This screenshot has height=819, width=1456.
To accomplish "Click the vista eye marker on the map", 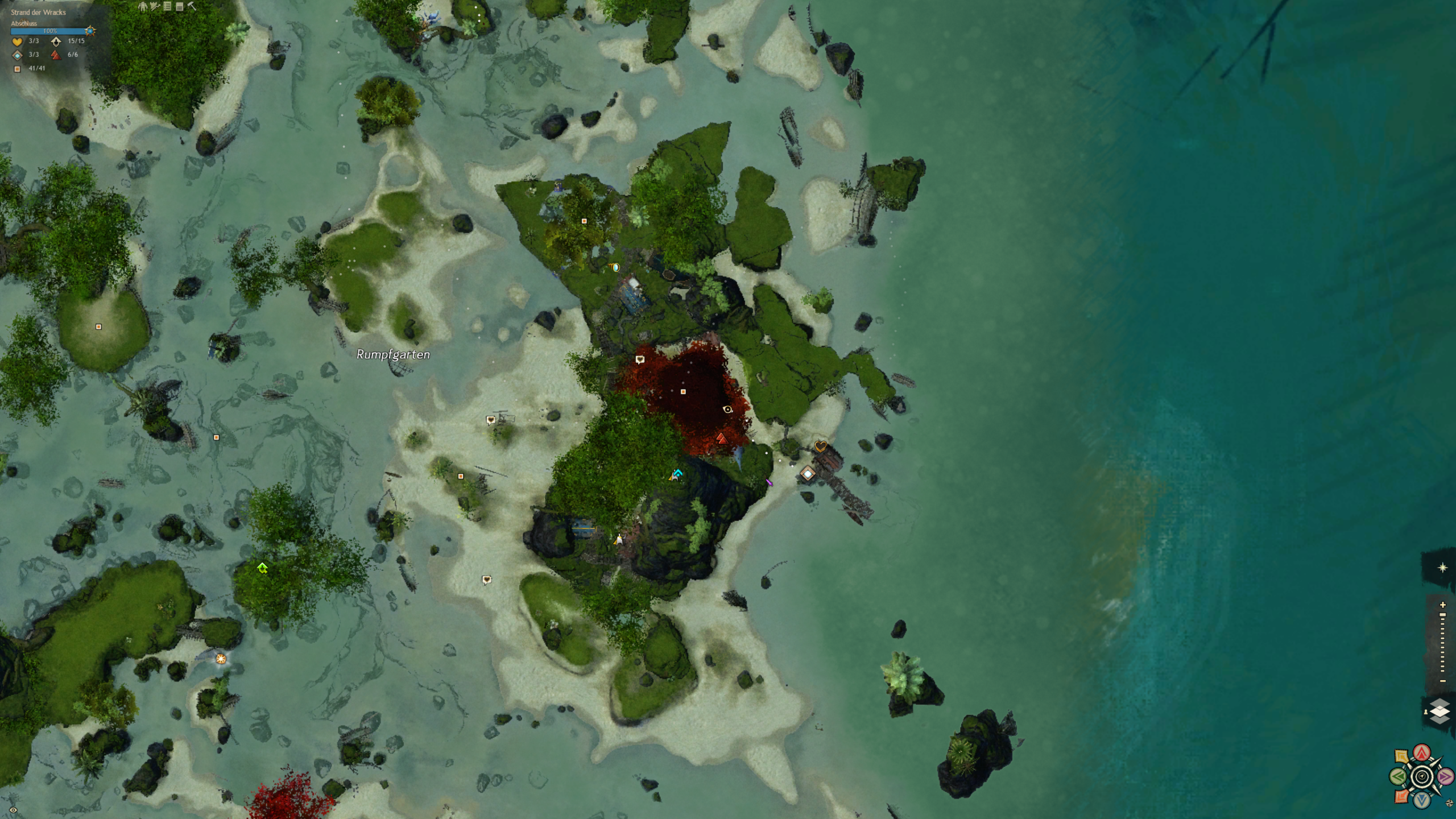I will [727, 409].
